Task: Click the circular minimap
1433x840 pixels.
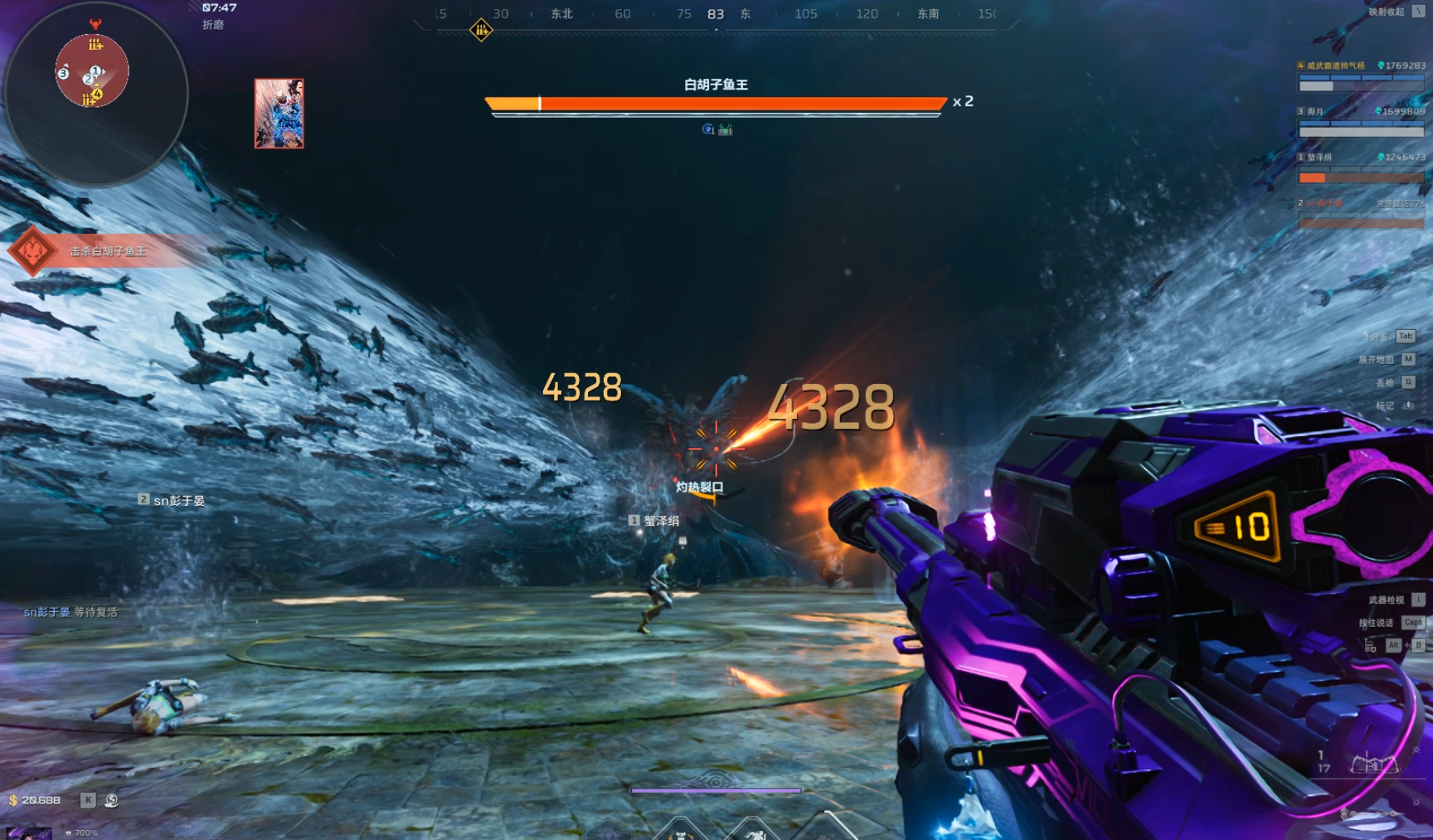Action: coord(95,93)
